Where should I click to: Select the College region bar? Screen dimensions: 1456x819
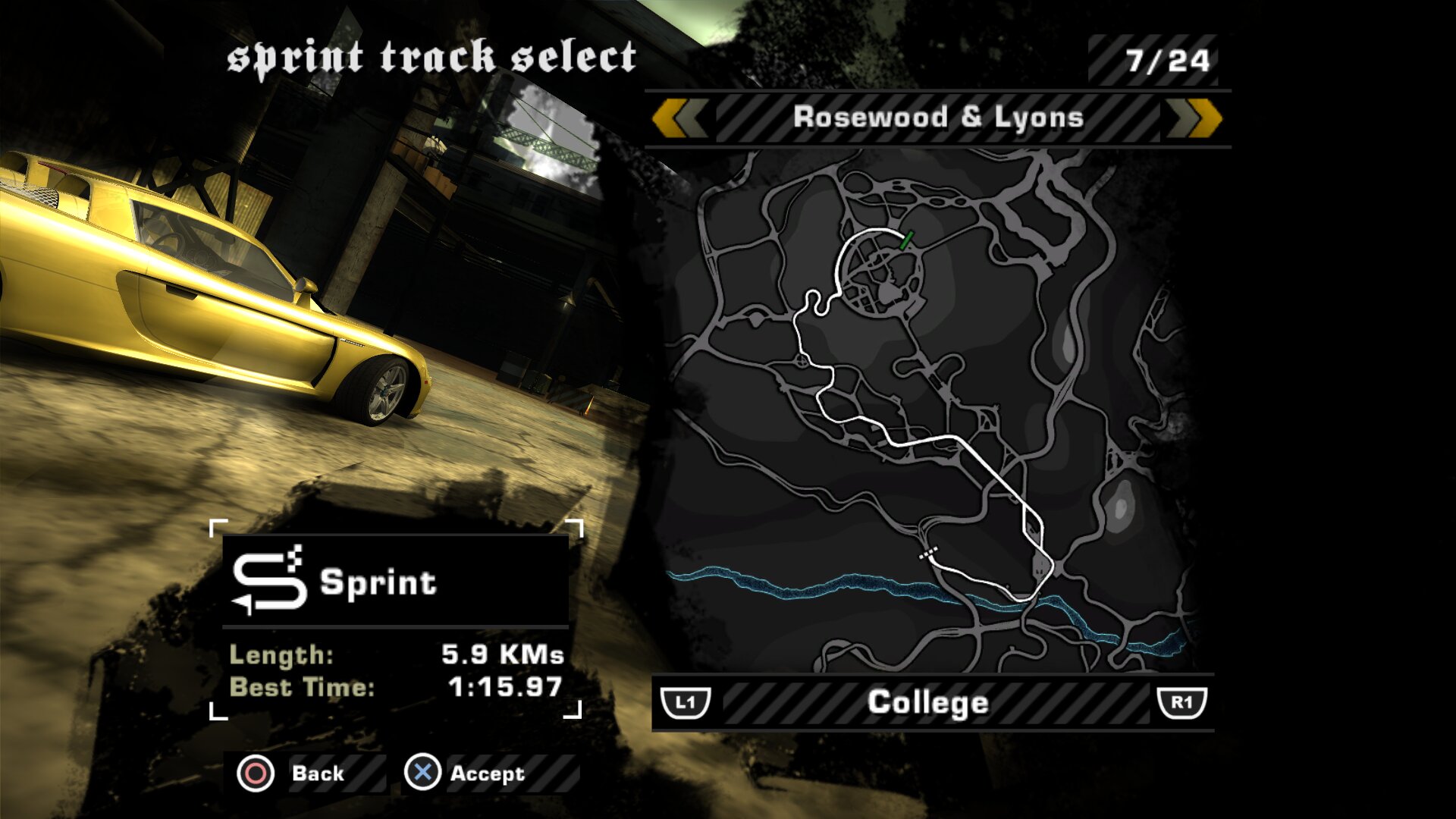tap(928, 703)
